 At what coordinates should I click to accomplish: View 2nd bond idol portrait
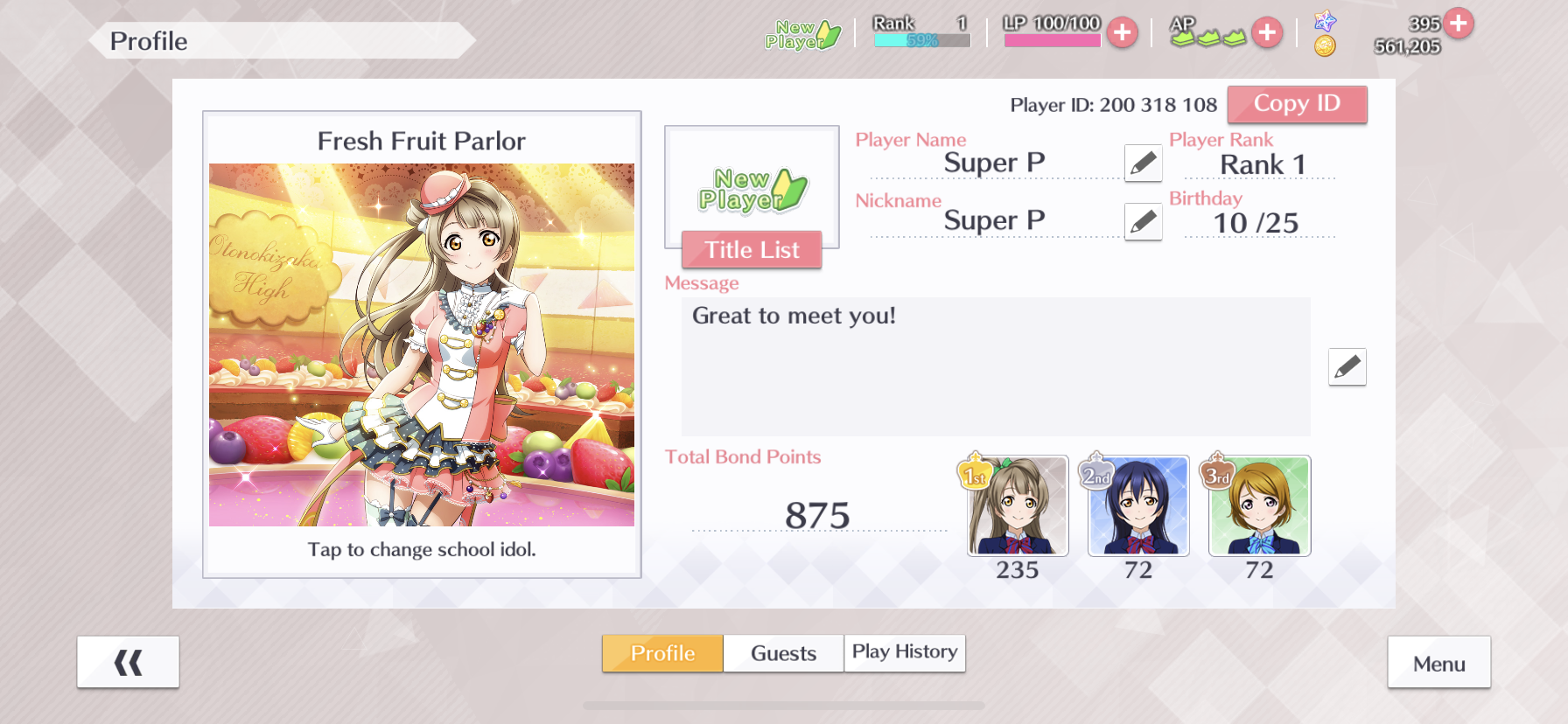coord(1138,506)
